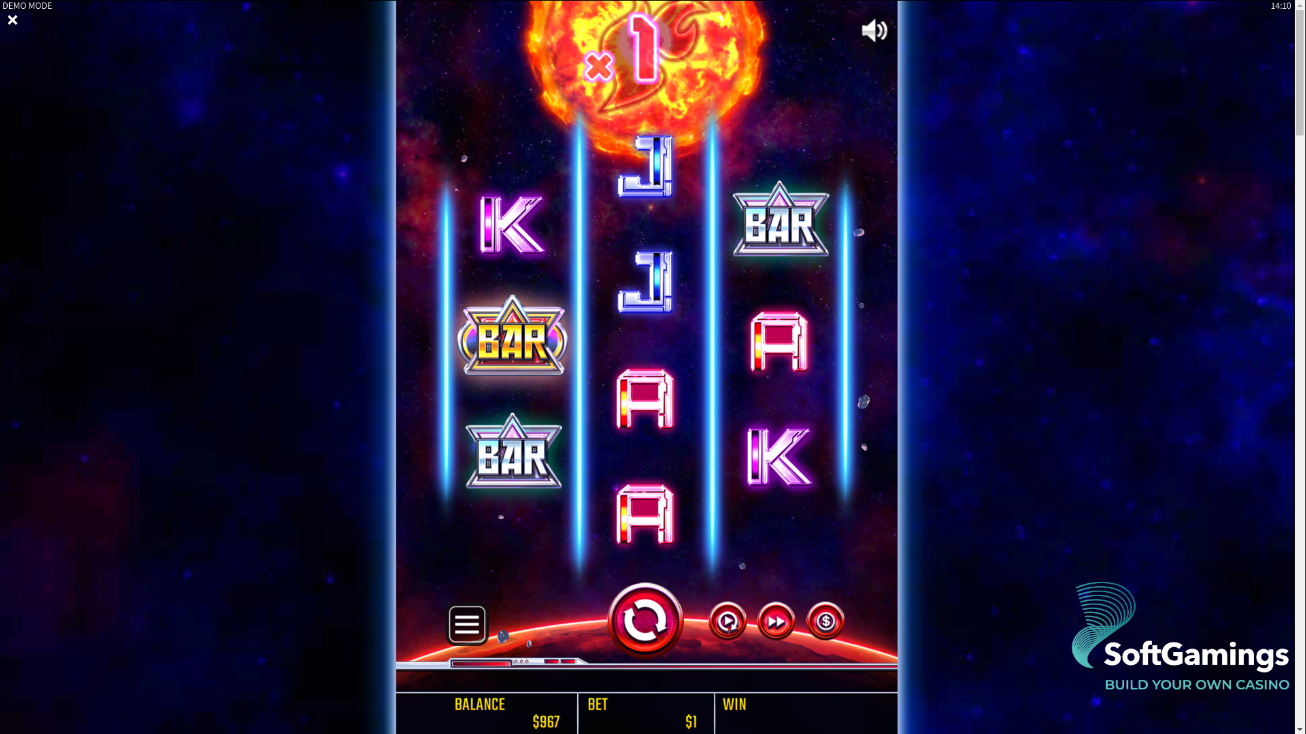1306x734 pixels.
Task: Open the hamburger menu
Action: pyautogui.click(x=467, y=625)
